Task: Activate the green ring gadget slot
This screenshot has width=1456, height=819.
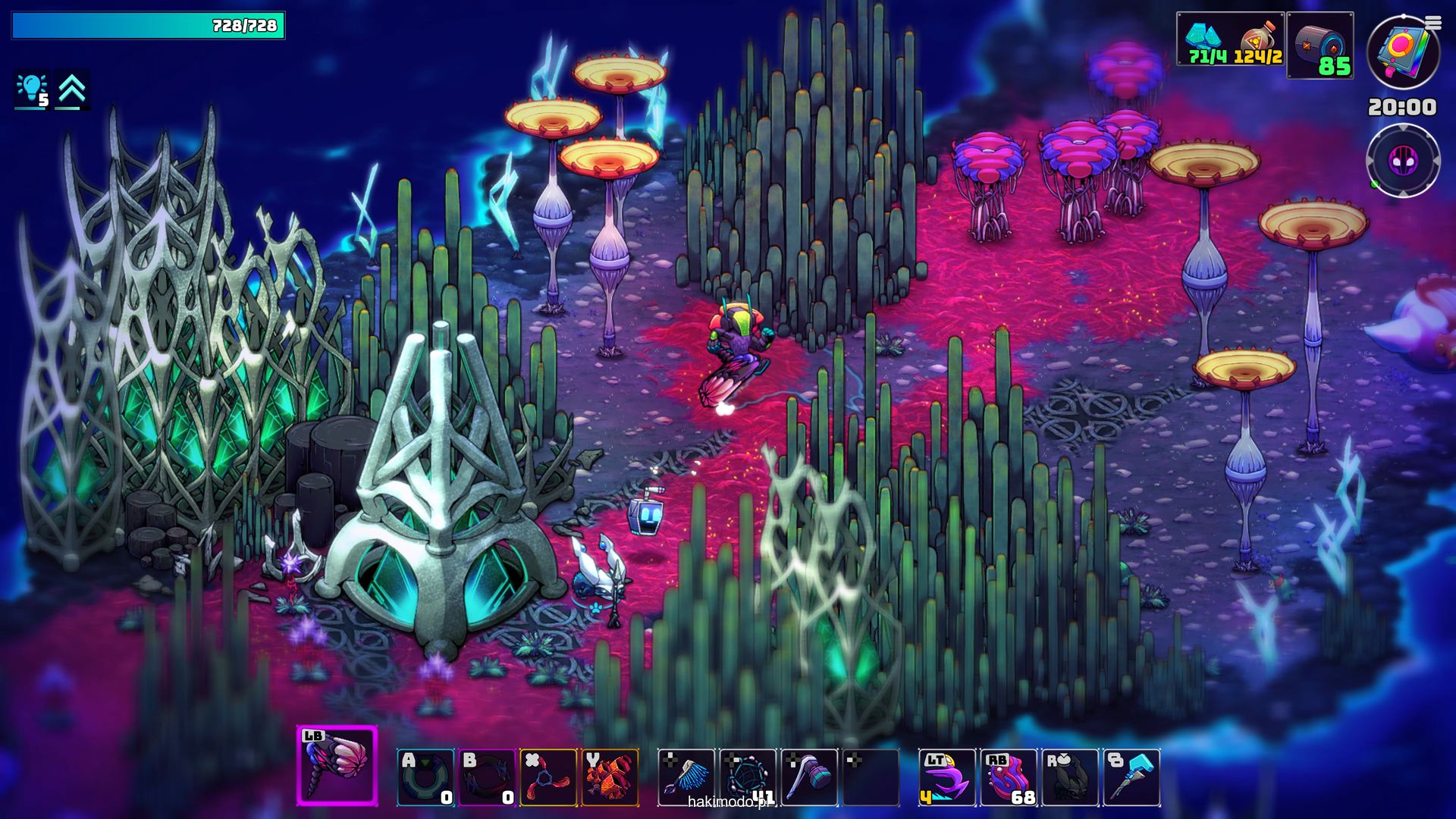Action: click(425, 777)
